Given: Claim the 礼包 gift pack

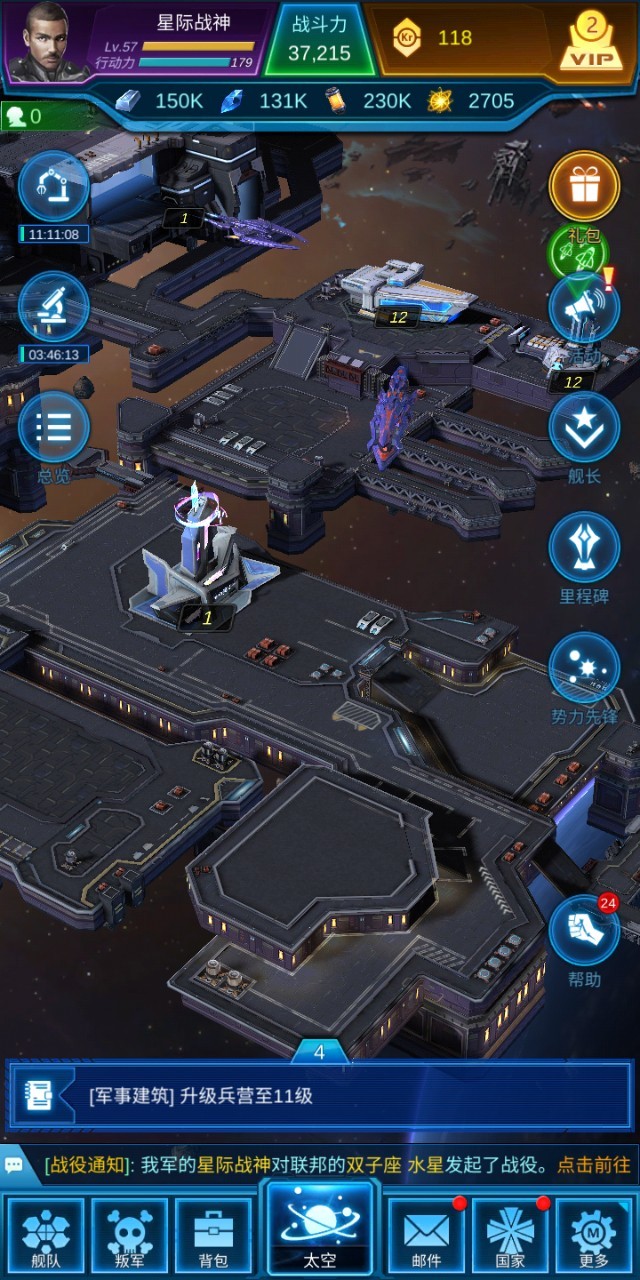Looking at the screenshot, I should pyautogui.click(x=584, y=187).
